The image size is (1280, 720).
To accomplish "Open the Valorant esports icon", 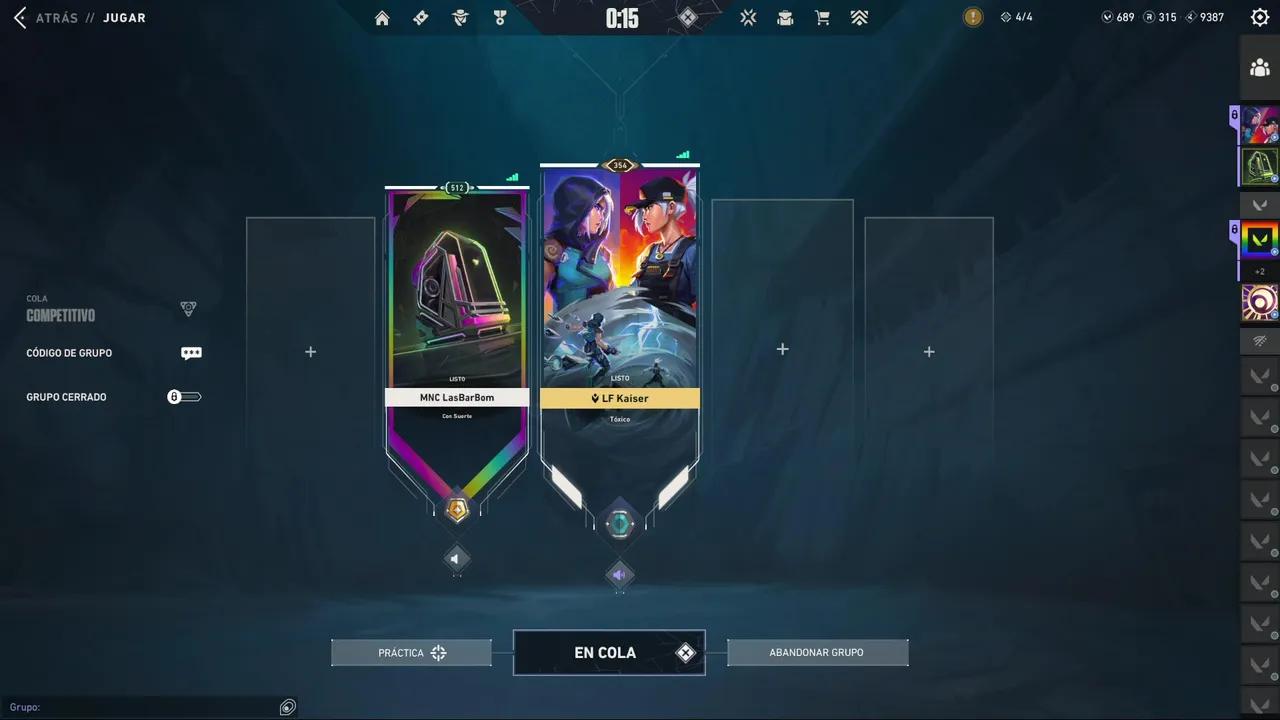I will coord(748,17).
